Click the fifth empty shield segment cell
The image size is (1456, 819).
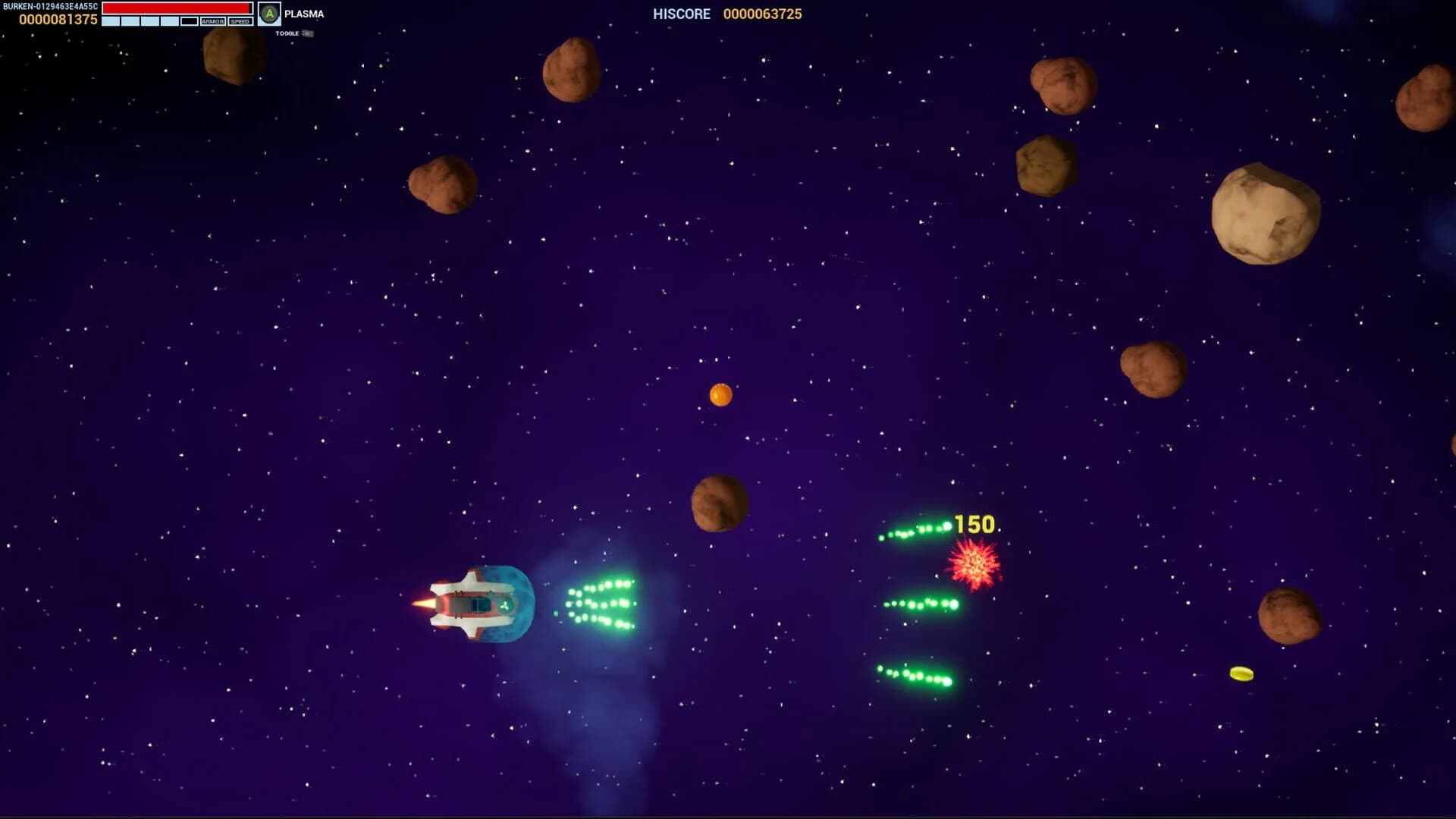click(x=190, y=21)
